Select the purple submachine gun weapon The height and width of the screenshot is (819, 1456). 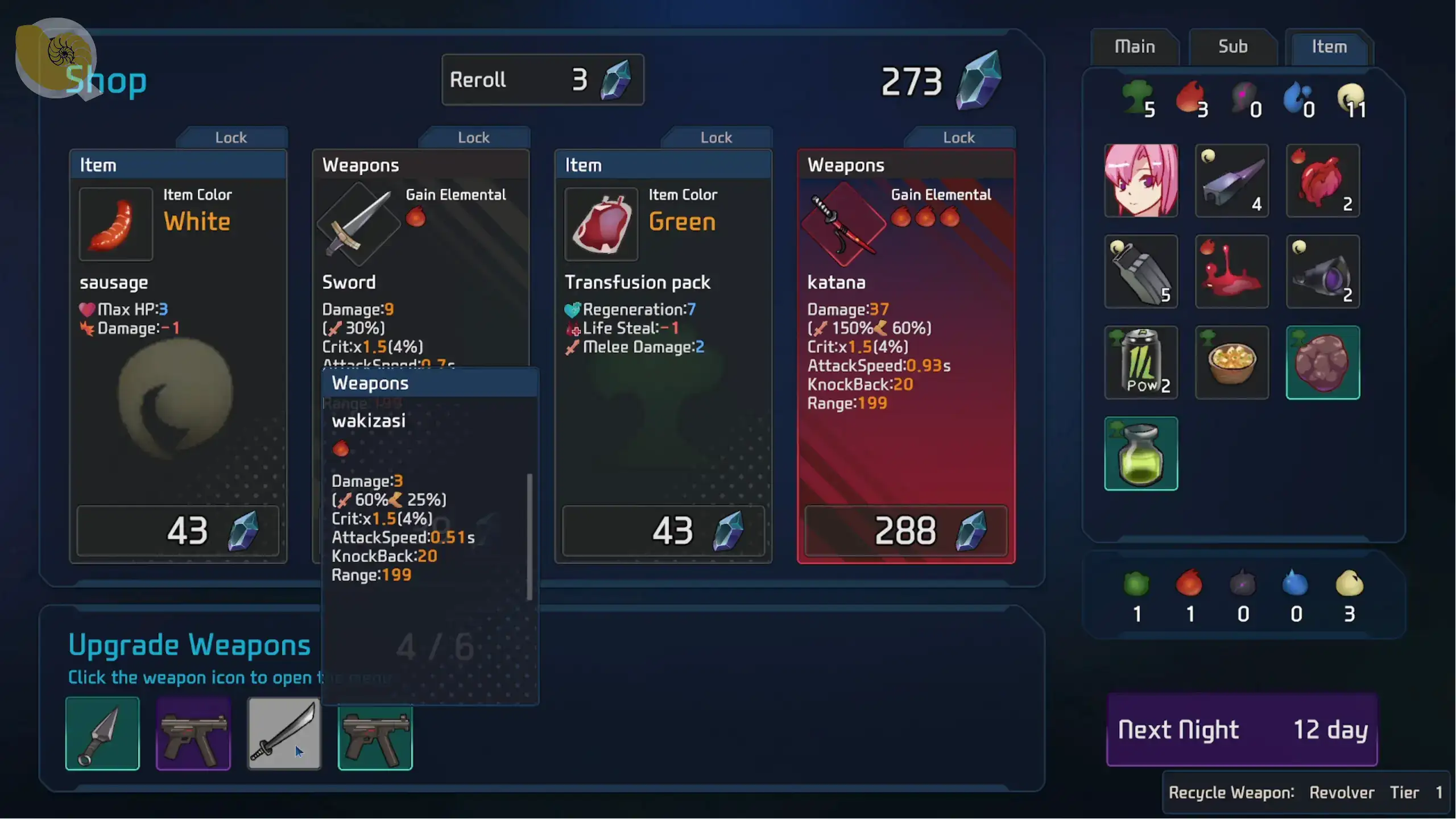pyautogui.click(x=193, y=733)
